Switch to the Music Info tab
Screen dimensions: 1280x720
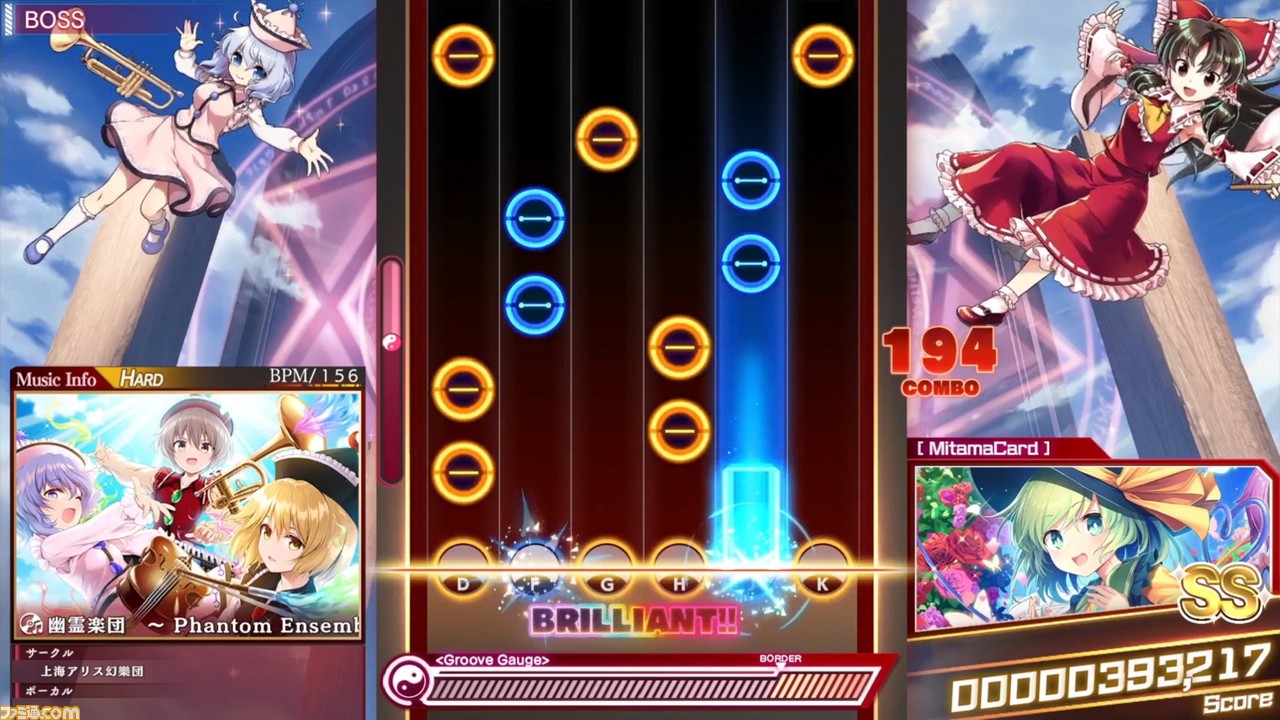point(57,379)
